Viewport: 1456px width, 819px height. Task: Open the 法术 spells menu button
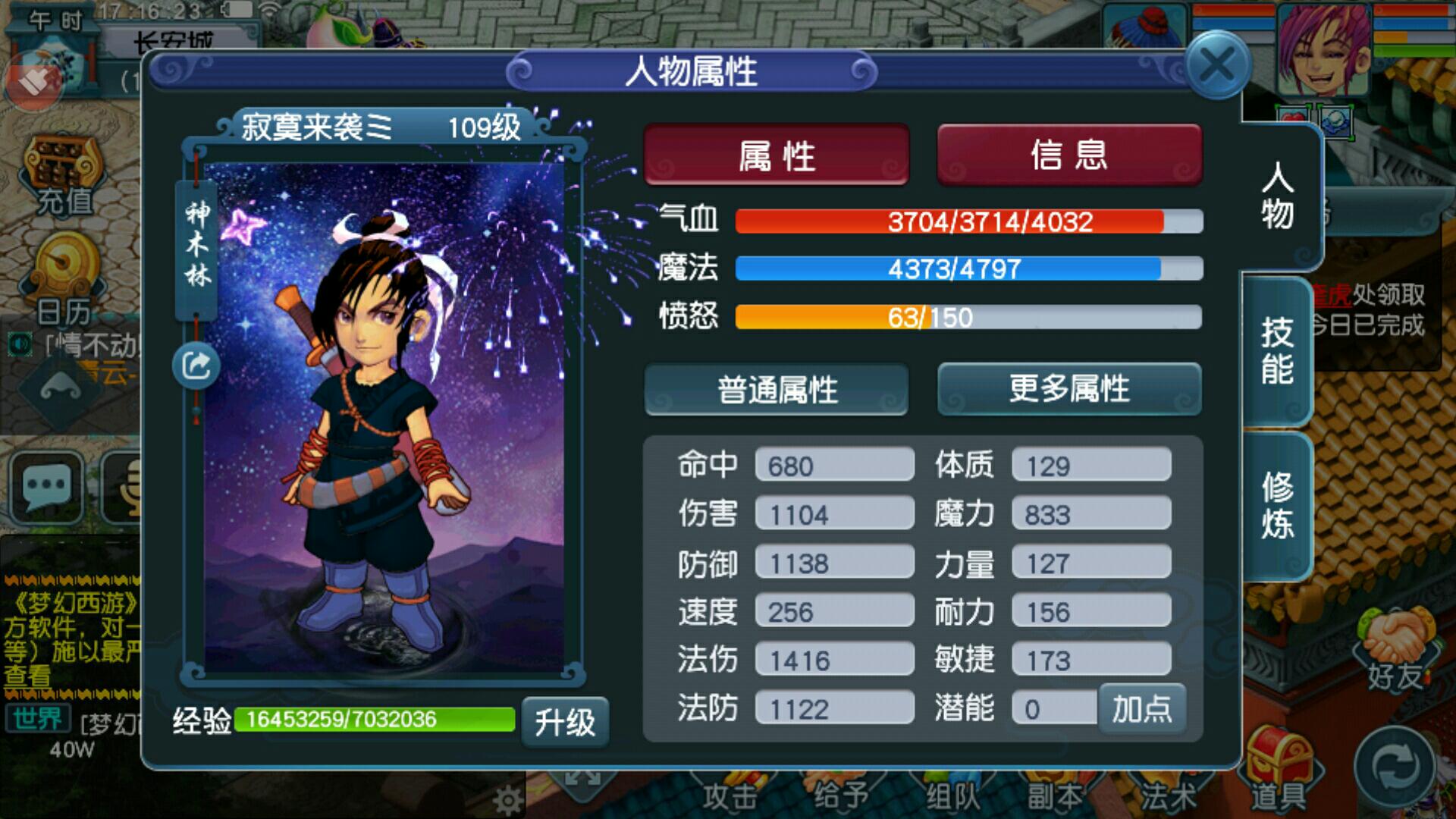click(x=1169, y=796)
